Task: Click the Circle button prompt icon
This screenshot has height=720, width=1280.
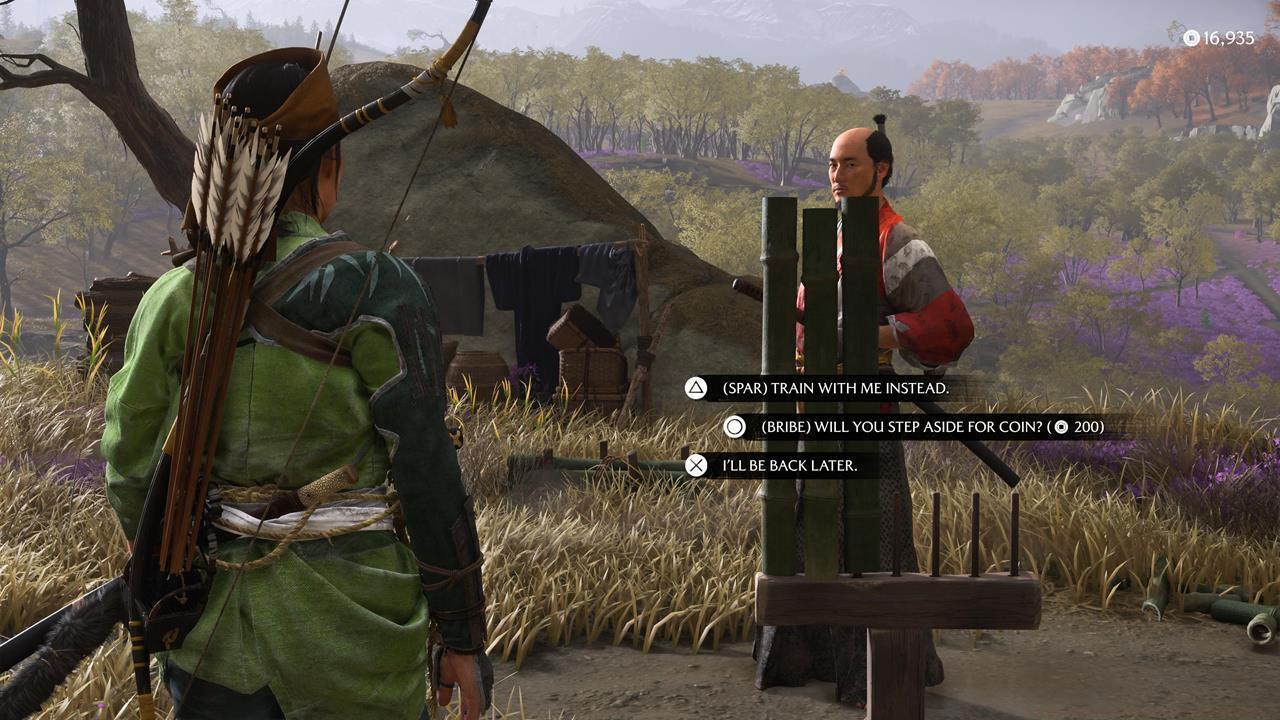Action: pos(733,424)
